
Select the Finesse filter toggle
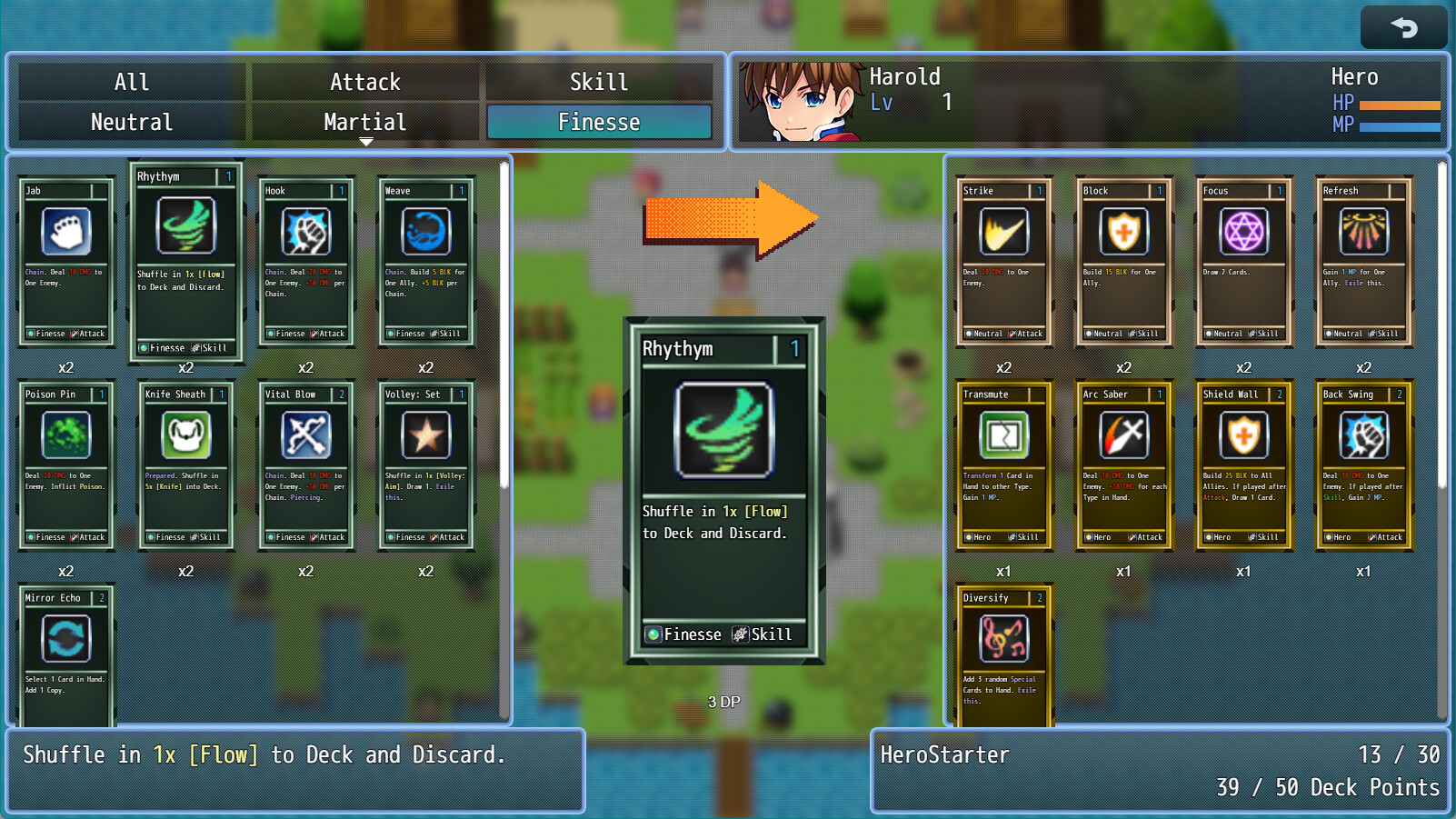coord(599,121)
